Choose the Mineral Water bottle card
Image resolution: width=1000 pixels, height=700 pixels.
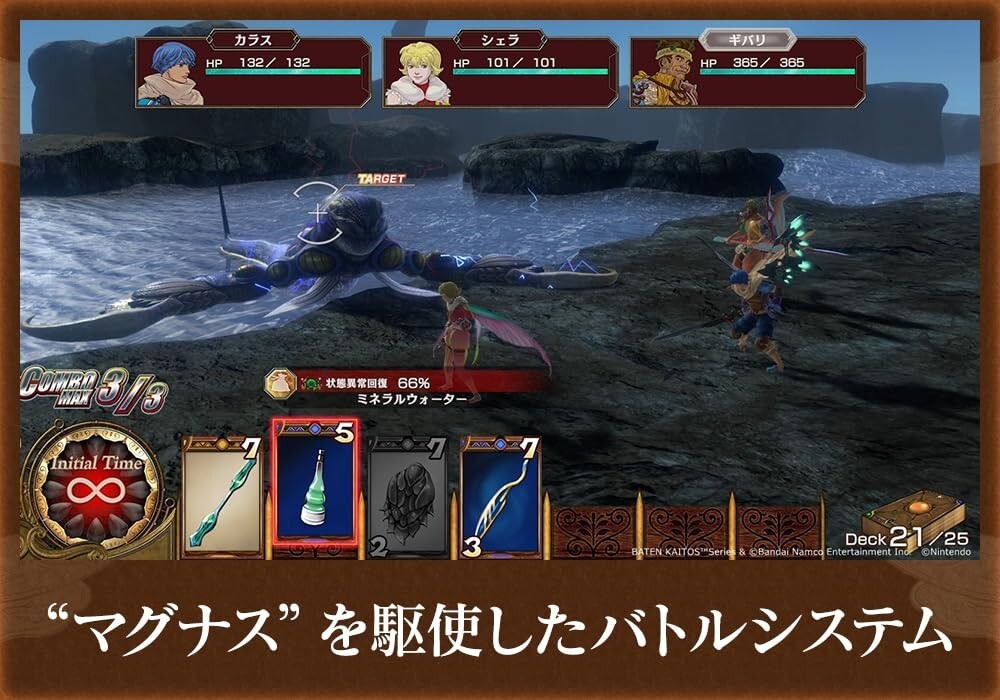316,484
